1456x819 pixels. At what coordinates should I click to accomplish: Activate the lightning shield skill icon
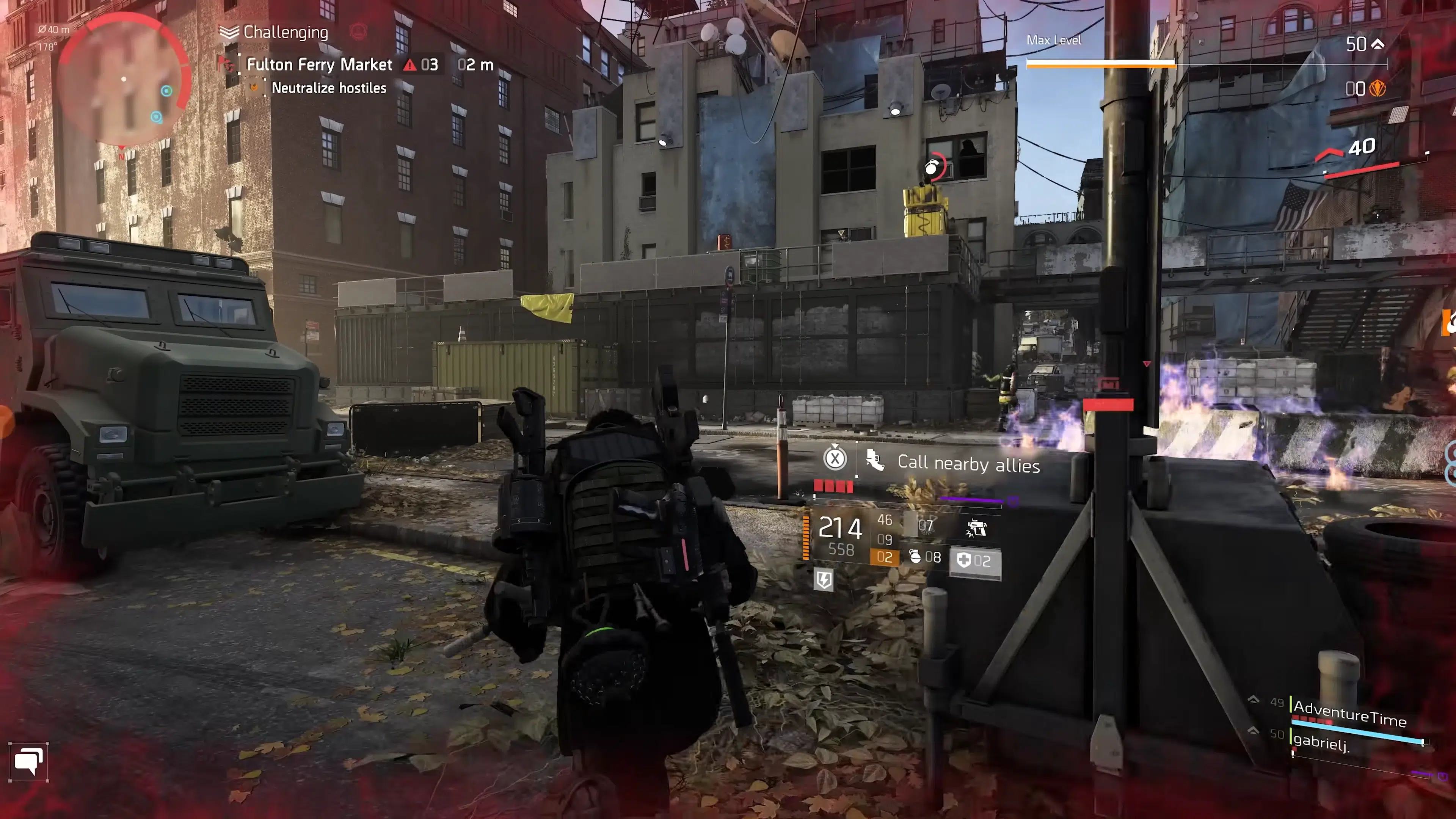click(x=824, y=581)
